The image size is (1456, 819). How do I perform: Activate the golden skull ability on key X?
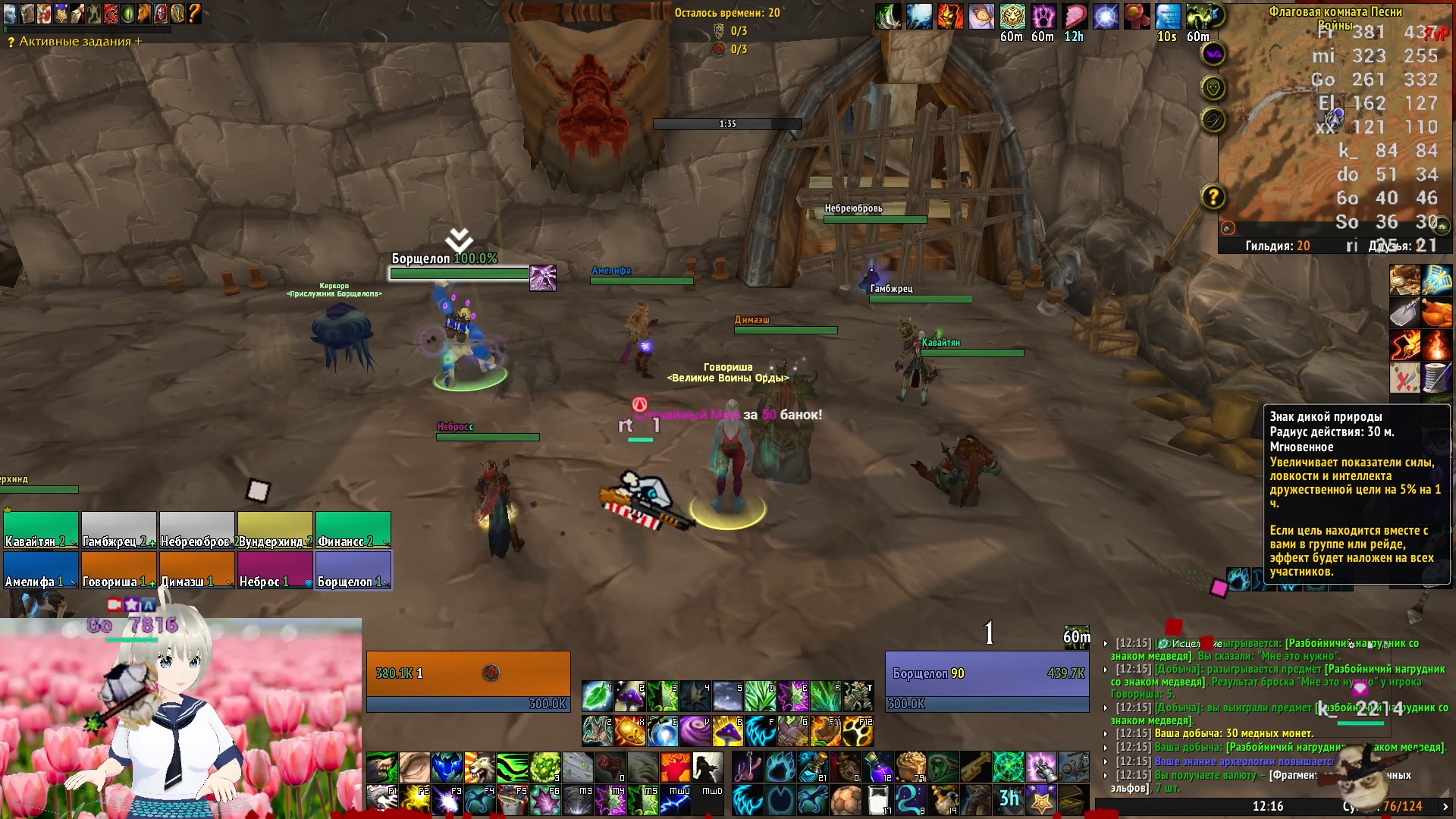click(x=630, y=732)
